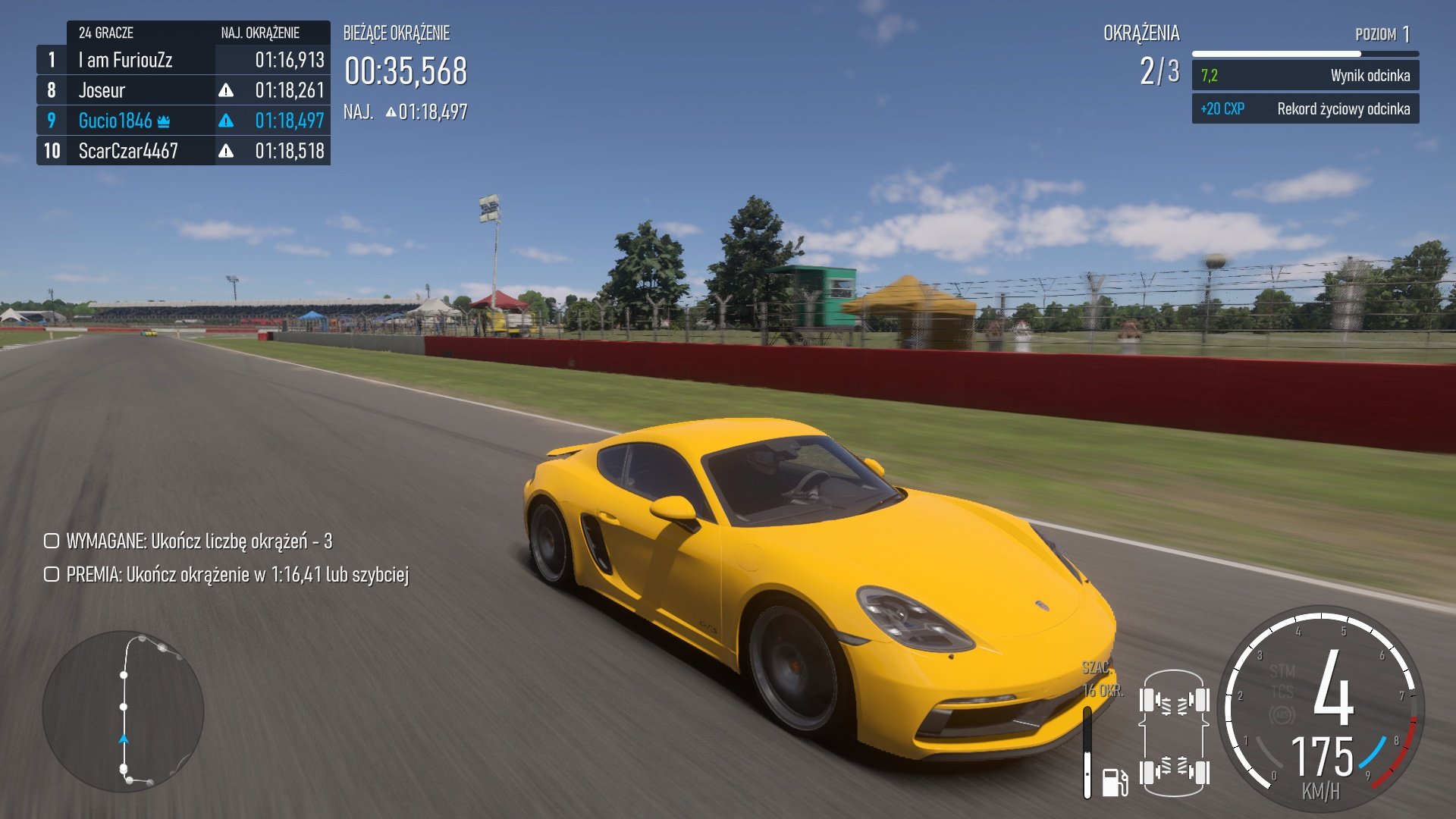Select Joseur in the standings list
This screenshot has height=819, width=1456.
(184, 90)
